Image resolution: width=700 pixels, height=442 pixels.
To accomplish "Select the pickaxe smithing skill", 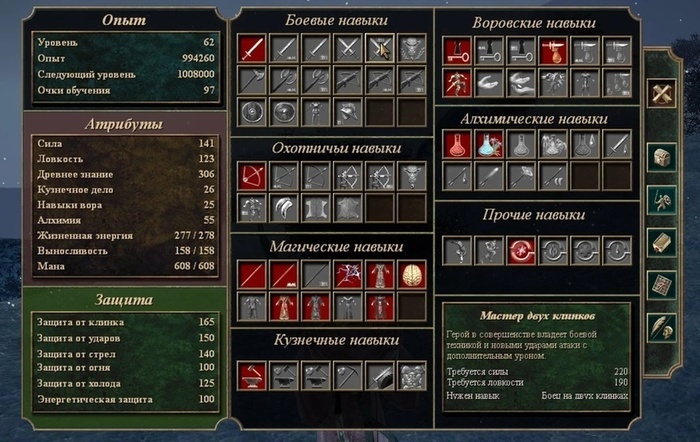I will click(x=347, y=374).
